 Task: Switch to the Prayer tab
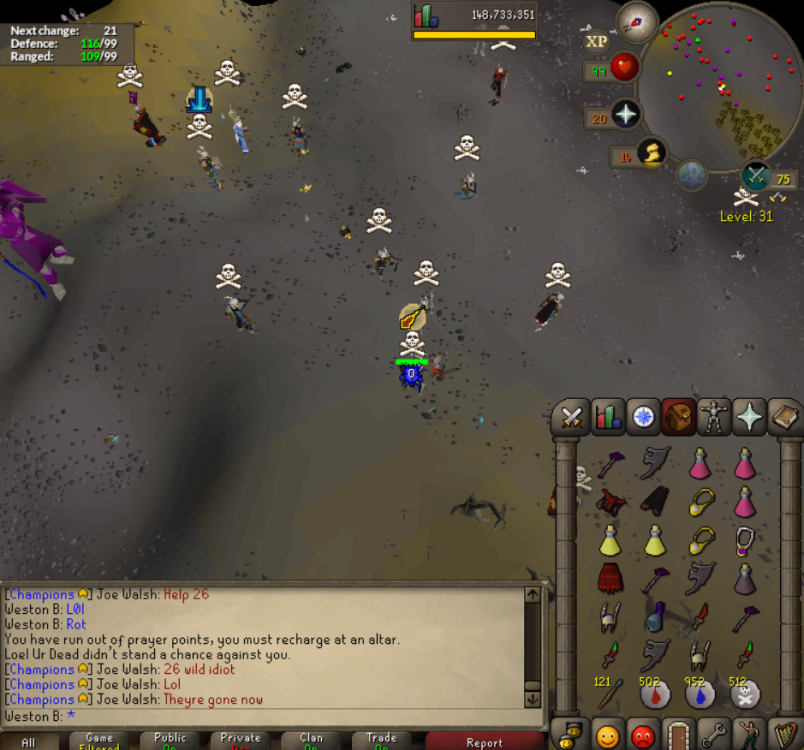click(749, 416)
